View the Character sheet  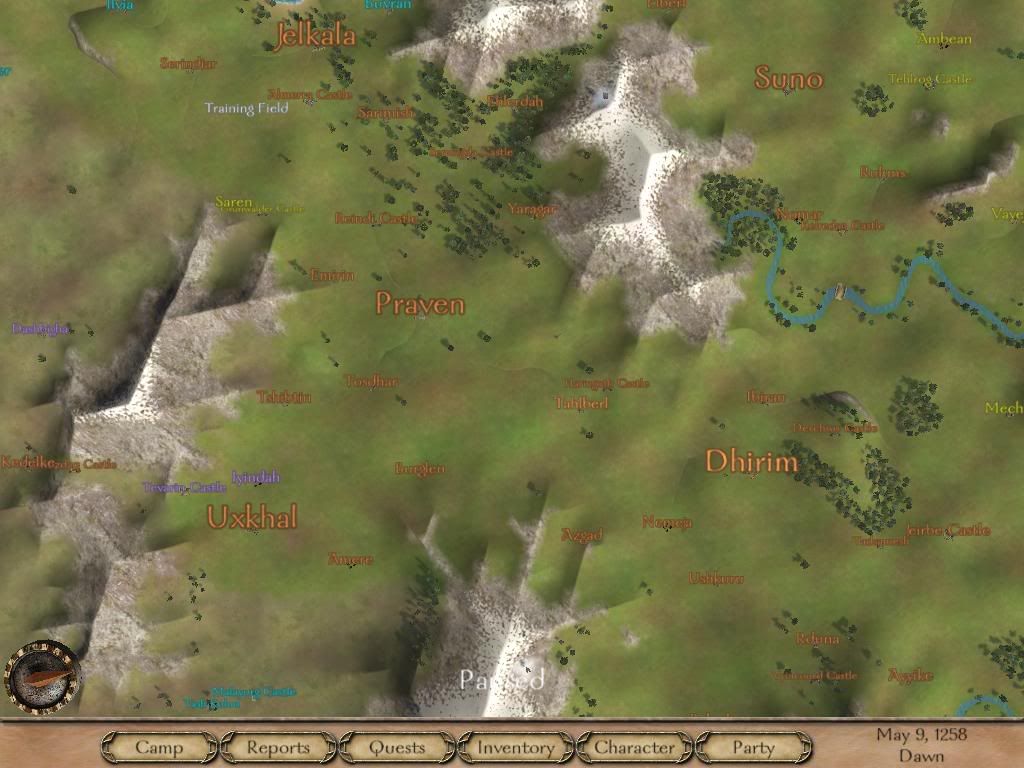634,747
